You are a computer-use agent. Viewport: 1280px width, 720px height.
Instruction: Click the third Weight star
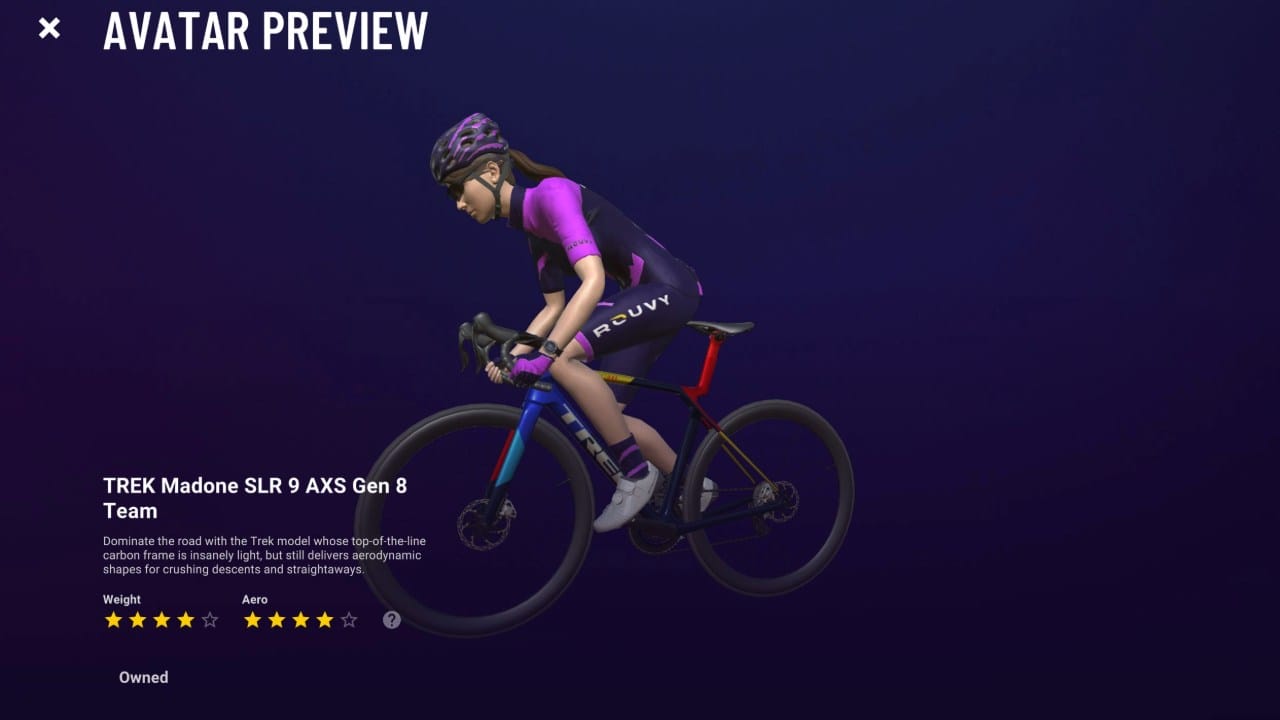coord(160,620)
